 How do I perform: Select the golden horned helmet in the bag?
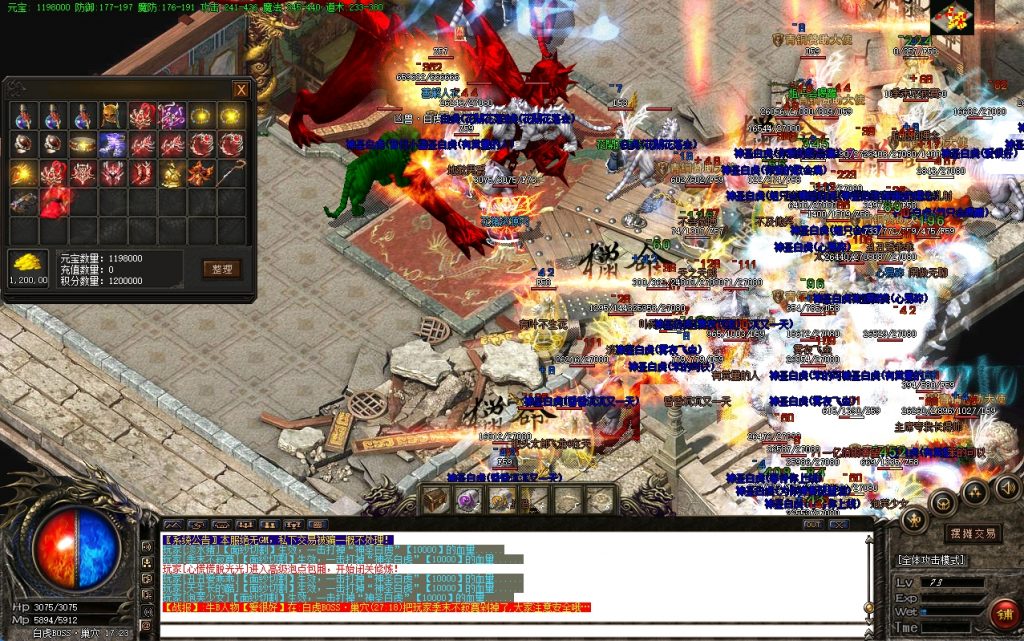point(112,116)
